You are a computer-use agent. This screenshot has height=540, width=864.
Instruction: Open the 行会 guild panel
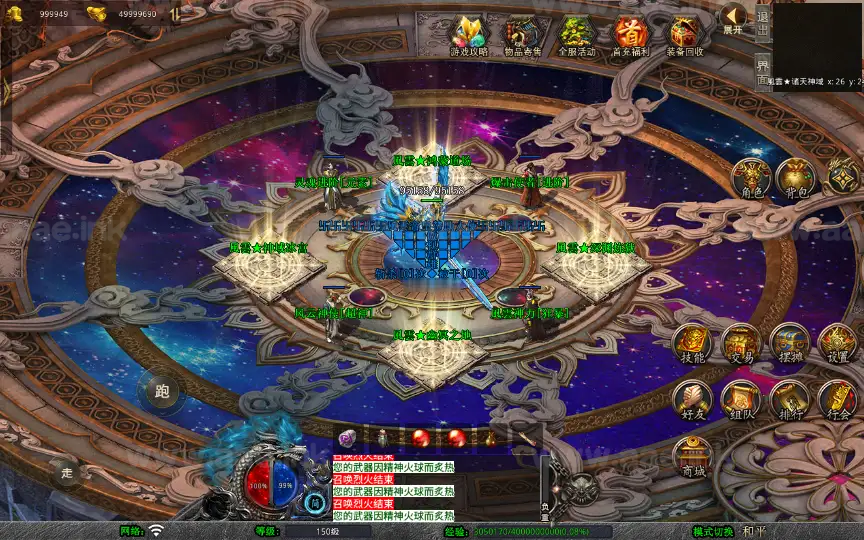click(838, 400)
